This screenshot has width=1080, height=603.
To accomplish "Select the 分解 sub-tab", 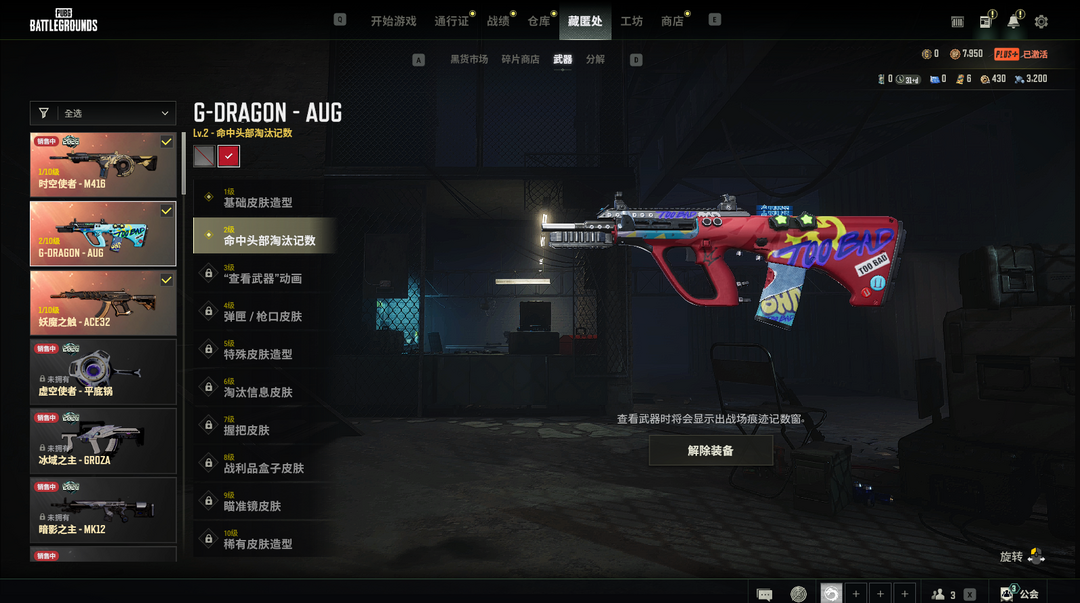I will click(595, 60).
